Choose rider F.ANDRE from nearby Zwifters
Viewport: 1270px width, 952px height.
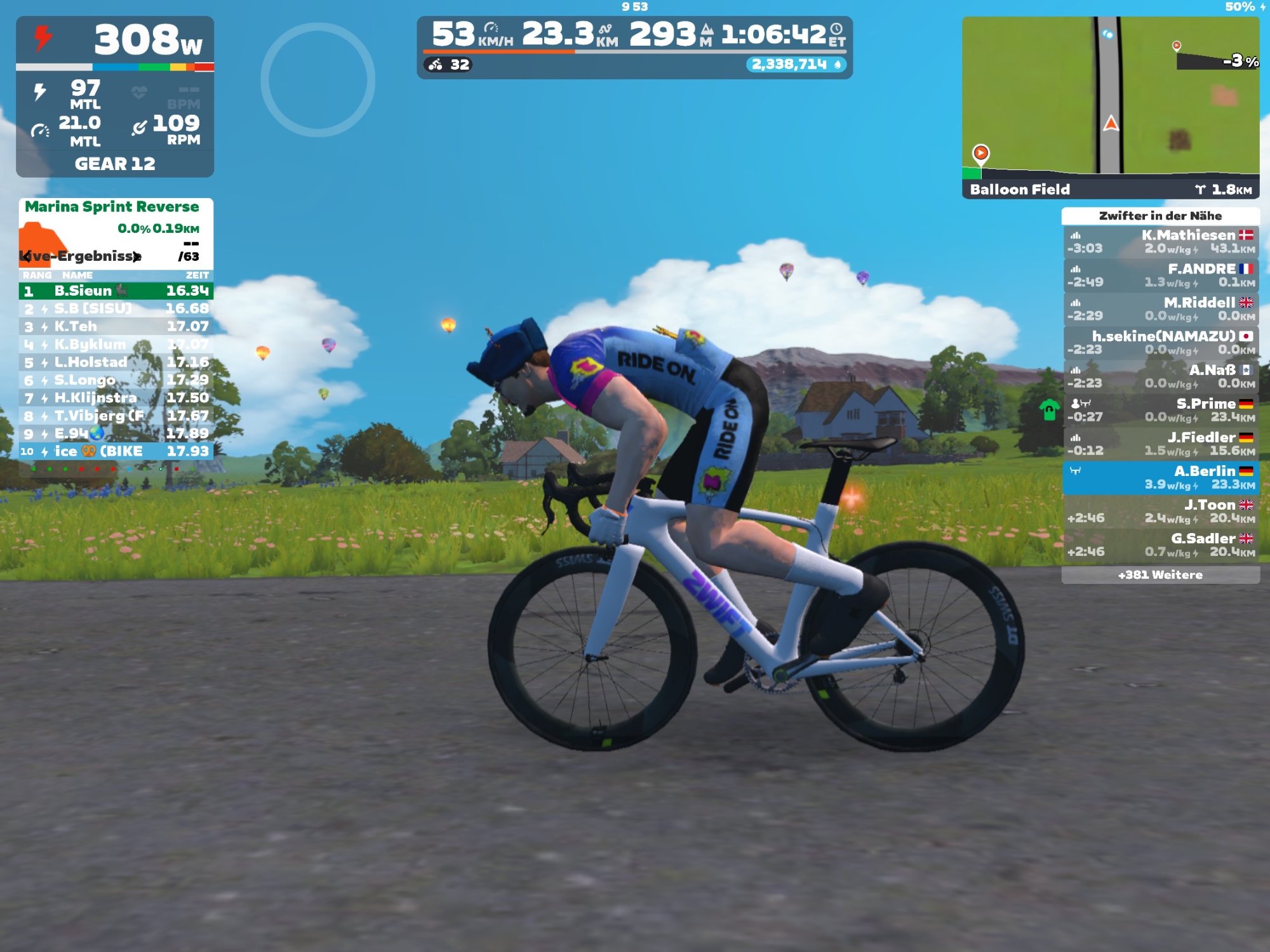point(1160,275)
